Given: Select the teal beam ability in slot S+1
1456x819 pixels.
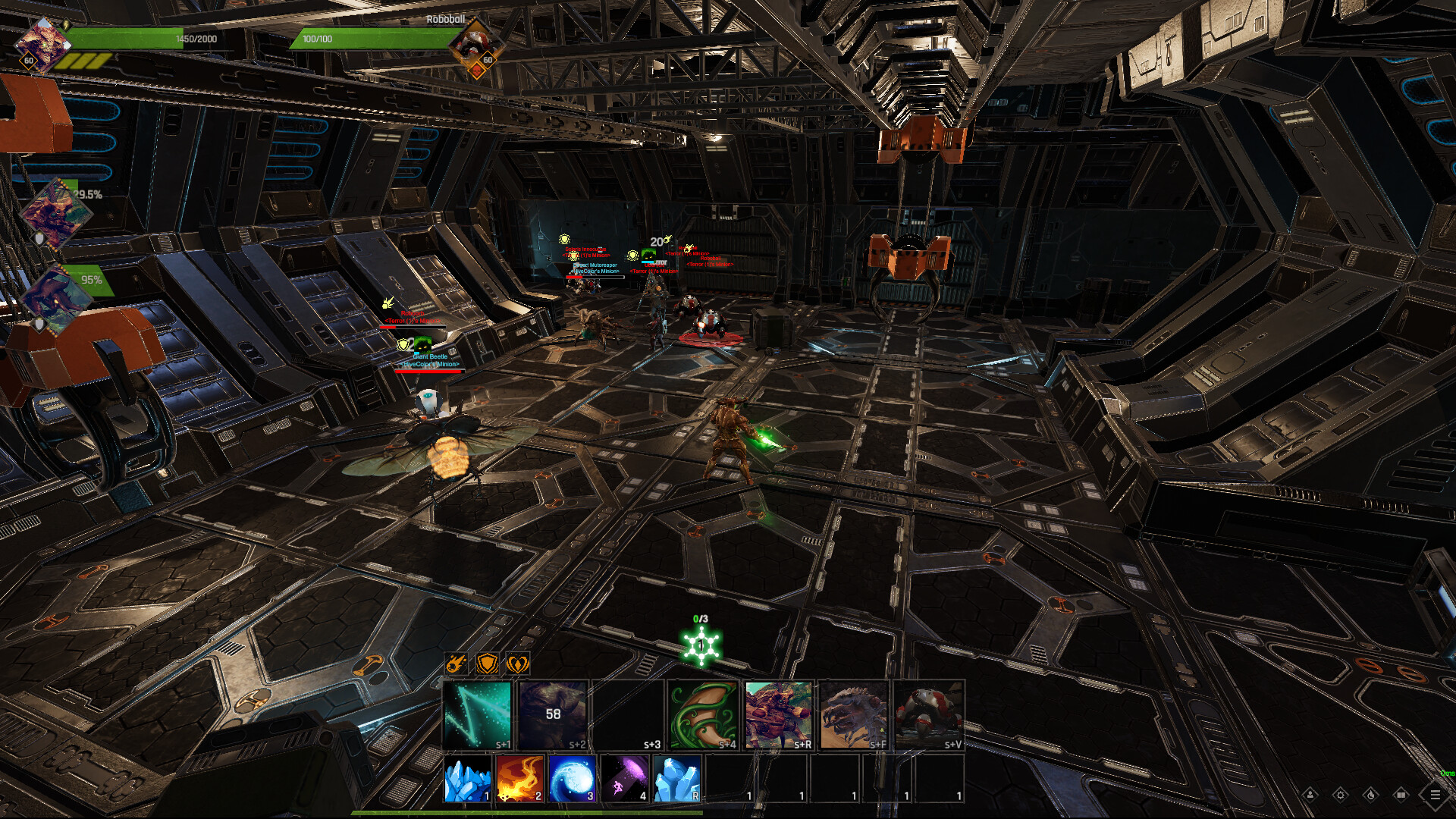Looking at the screenshot, I should [477, 713].
